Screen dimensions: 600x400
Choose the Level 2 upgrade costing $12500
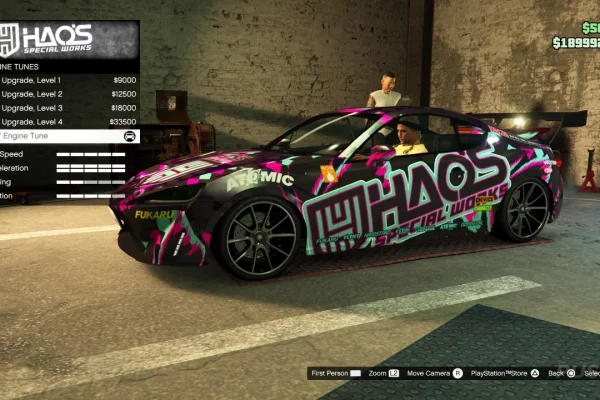pyautogui.click(x=68, y=94)
